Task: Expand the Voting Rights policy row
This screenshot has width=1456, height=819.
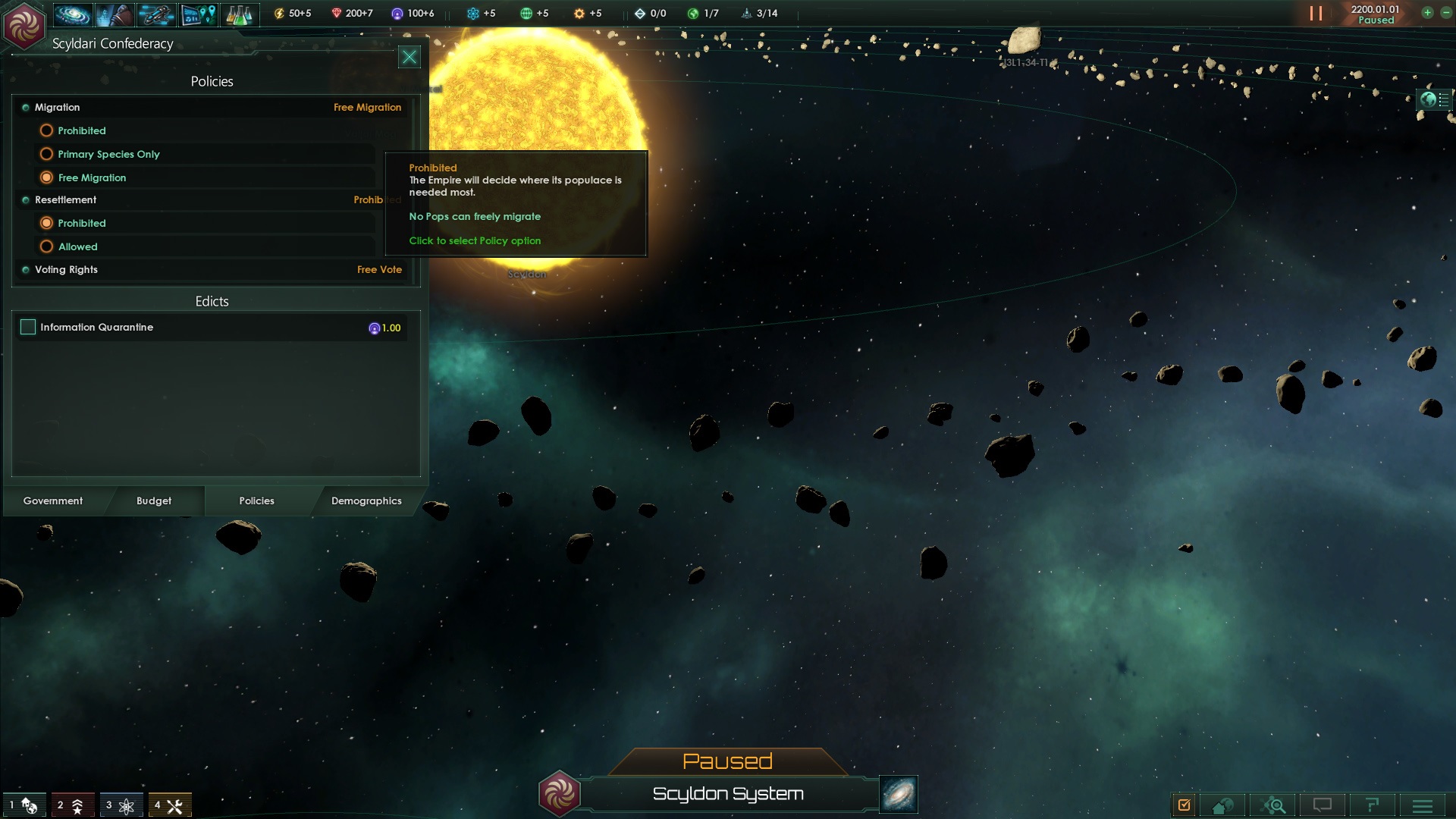Action: tap(66, 270)
